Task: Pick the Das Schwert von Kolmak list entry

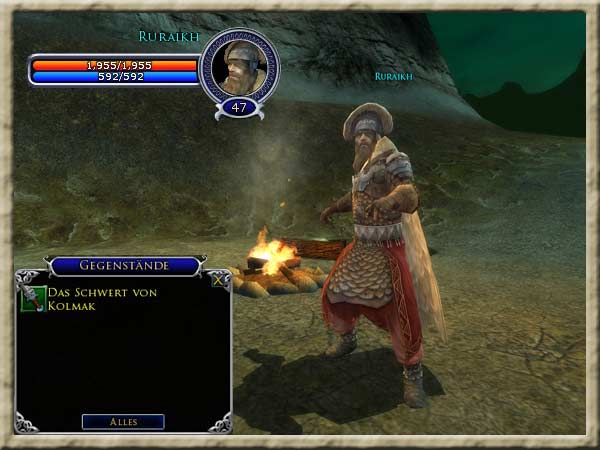Action: [95, 299]
